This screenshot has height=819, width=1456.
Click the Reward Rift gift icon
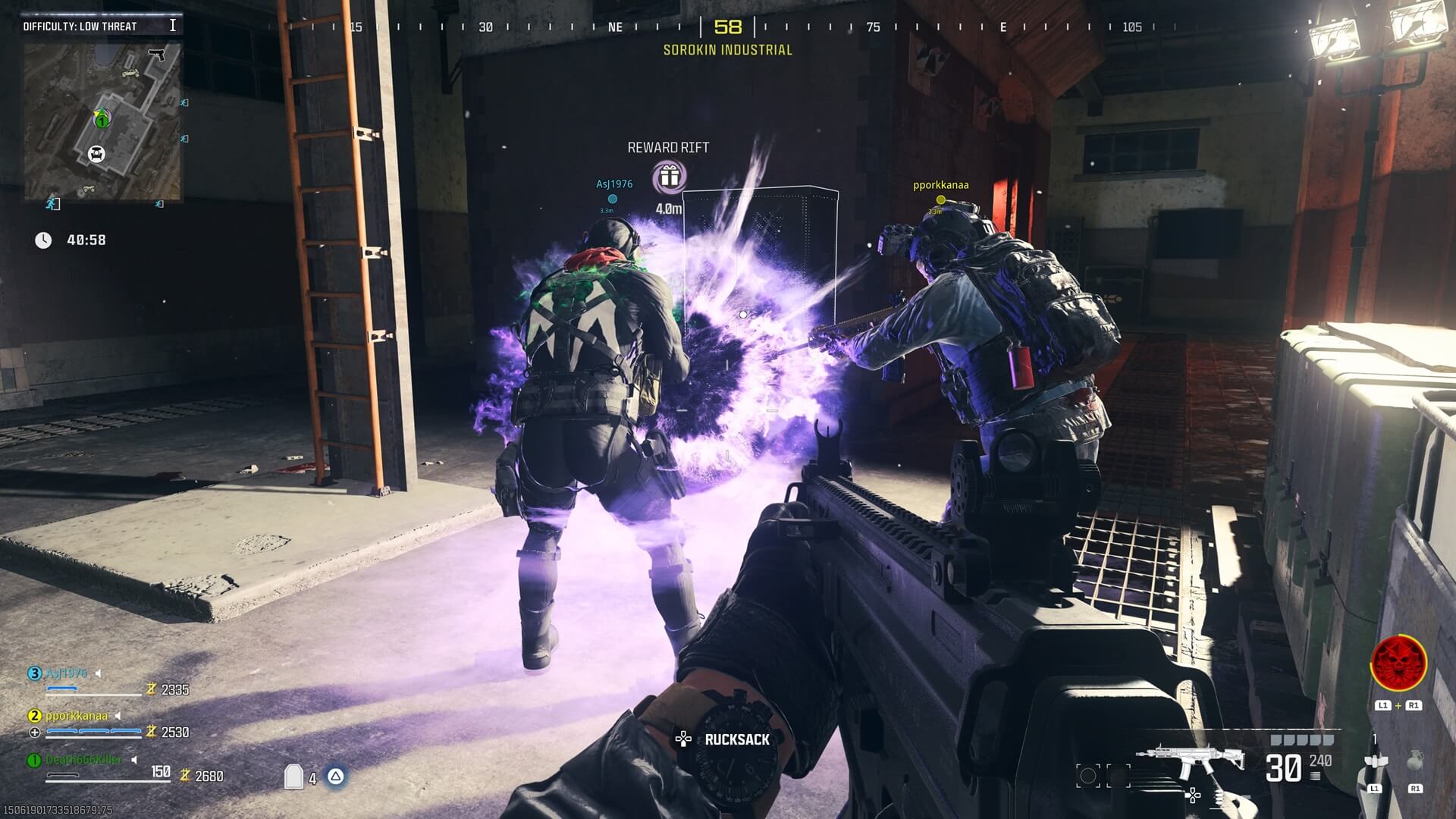[x=668, y=176]
